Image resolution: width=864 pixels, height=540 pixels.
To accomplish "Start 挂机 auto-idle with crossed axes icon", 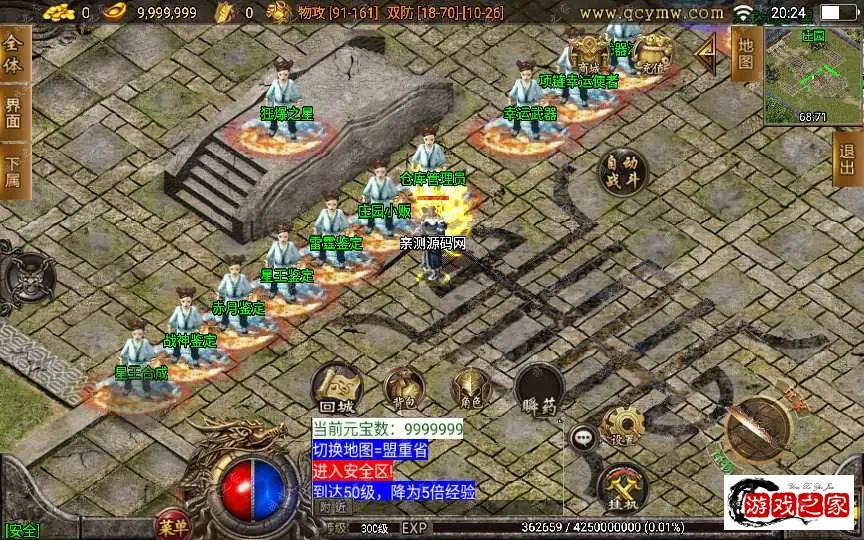I will click(x=622, y=488).
